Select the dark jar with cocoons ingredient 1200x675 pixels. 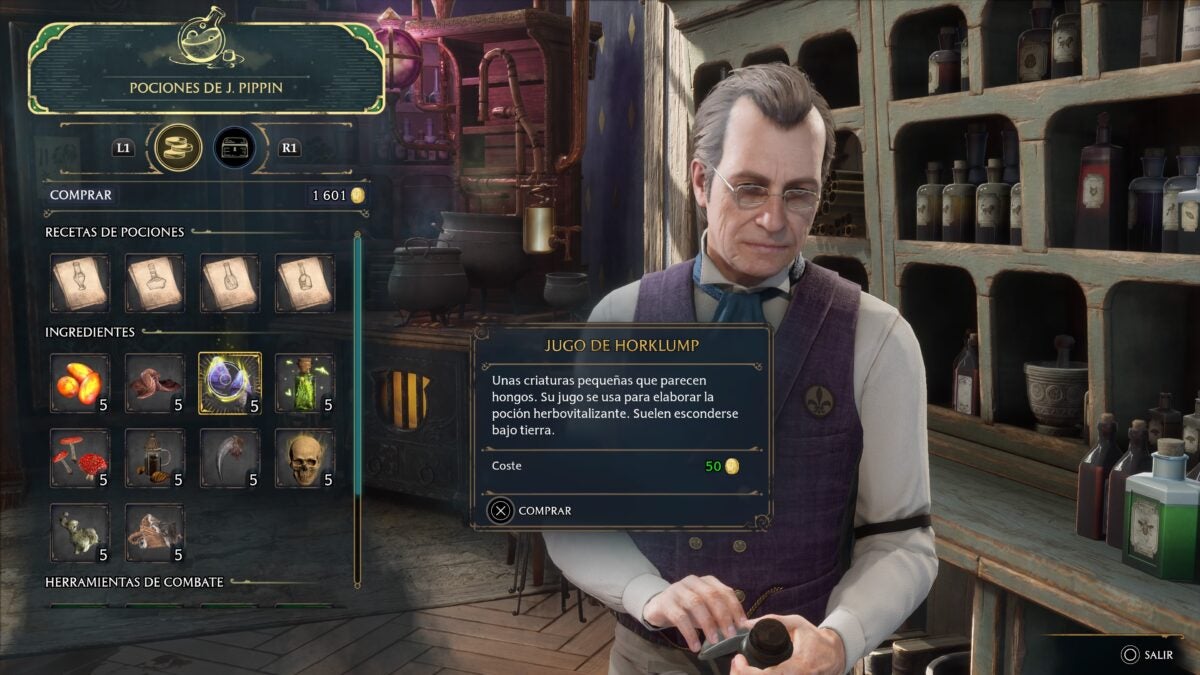coord(155,458)
